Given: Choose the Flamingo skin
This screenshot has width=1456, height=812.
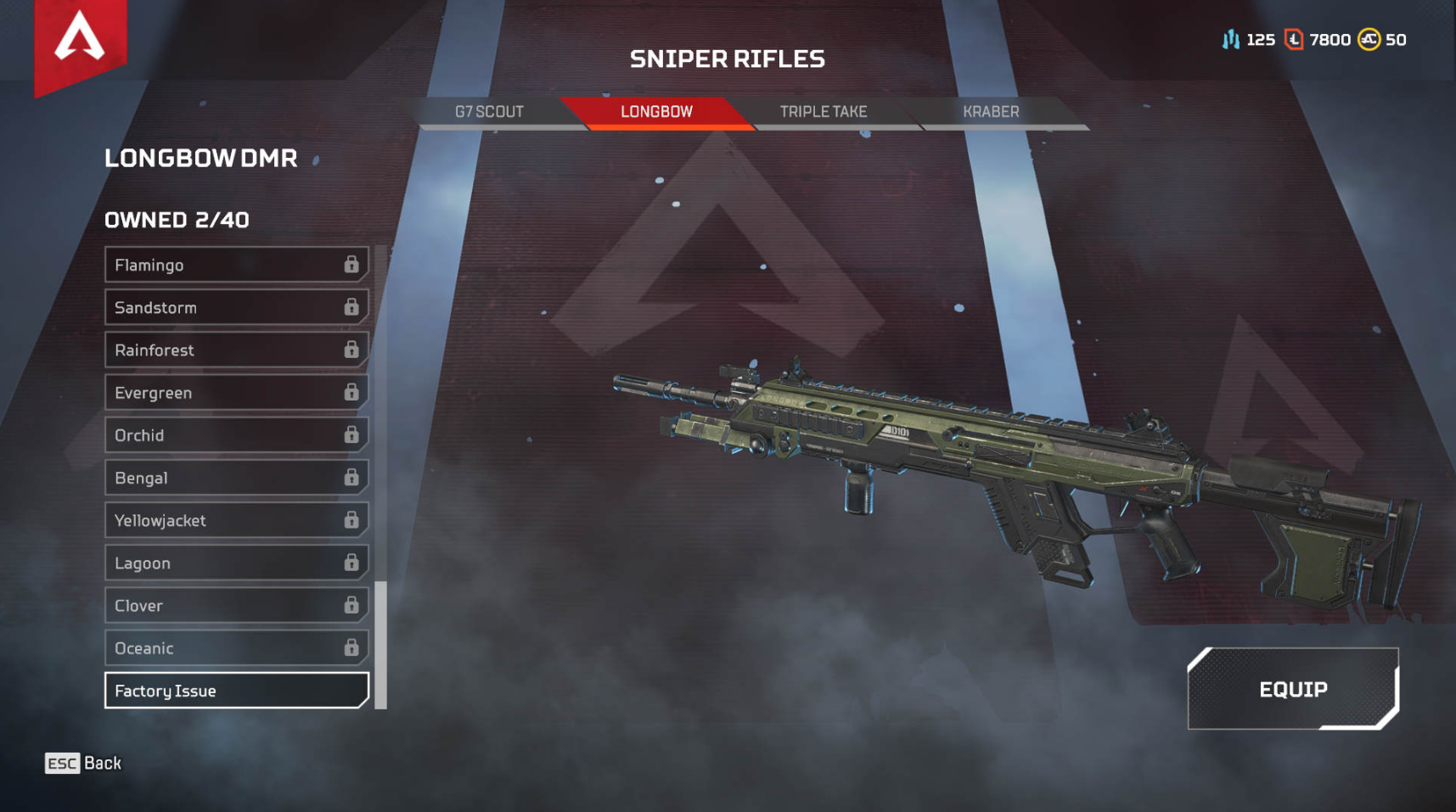Looking at the screenshot, I should click(x=236, y=265).
